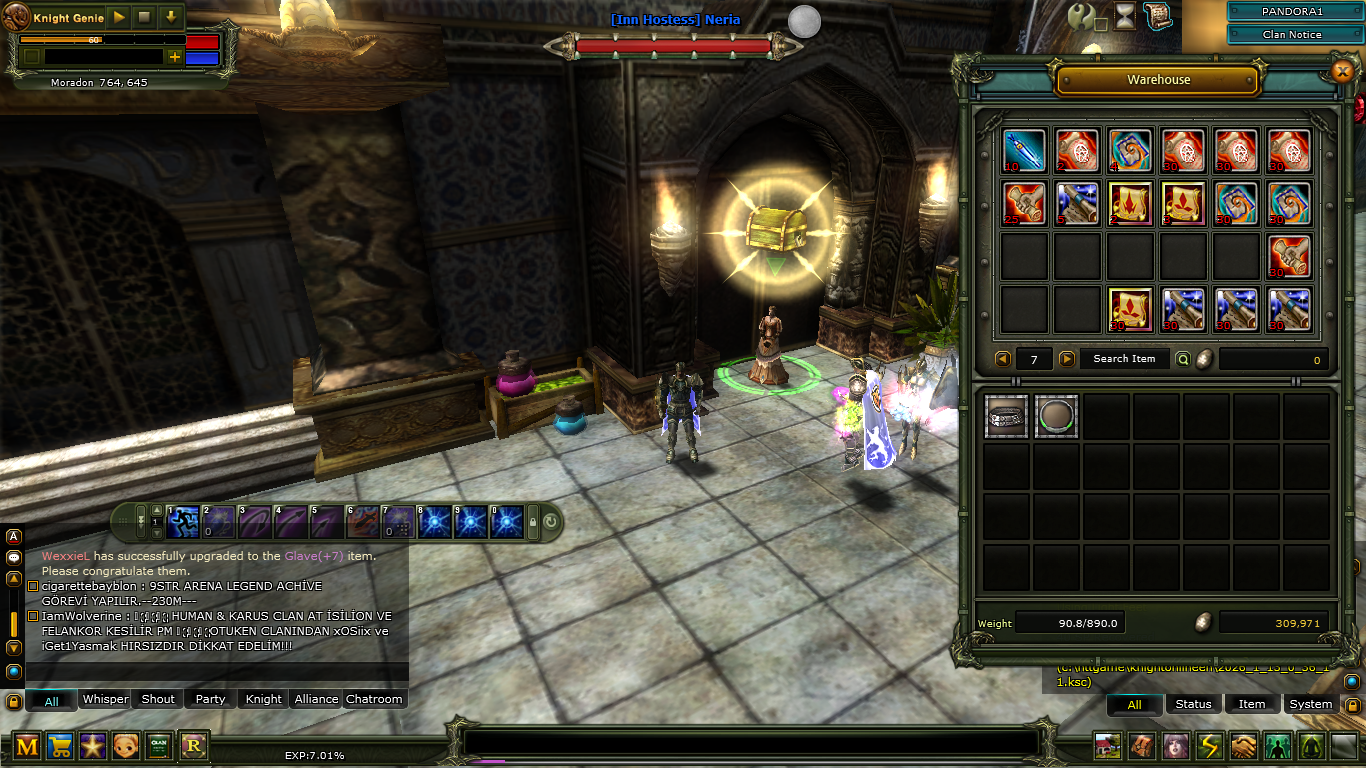Select the Premium star icon

point(93,745)
